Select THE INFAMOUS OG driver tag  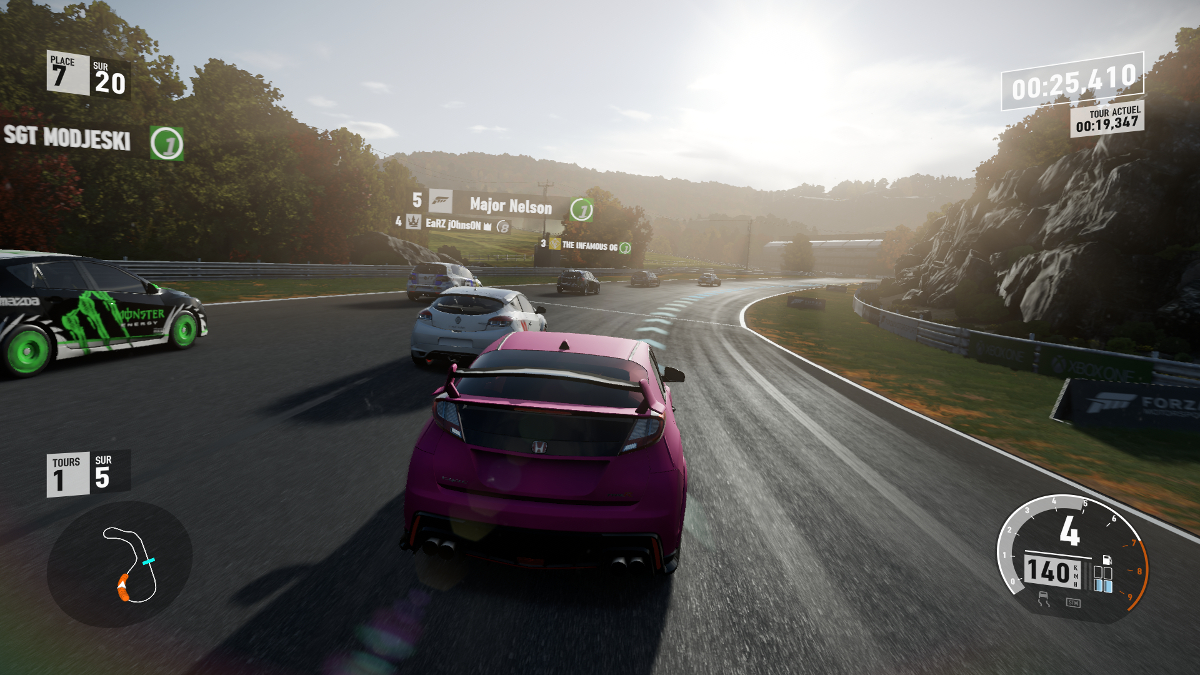point(589,245)
